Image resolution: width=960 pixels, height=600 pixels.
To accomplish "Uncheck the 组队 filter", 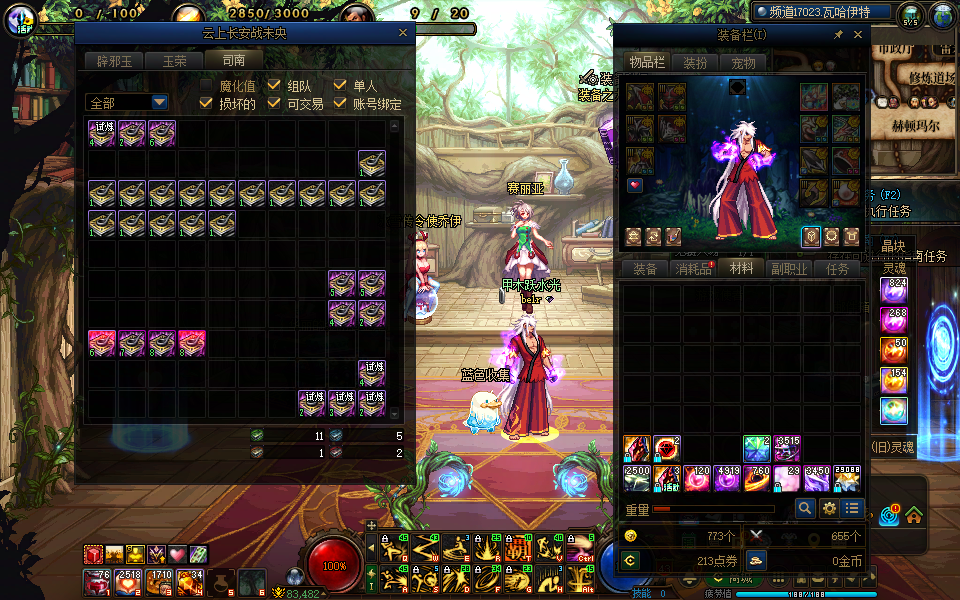I will pos(274,86).
